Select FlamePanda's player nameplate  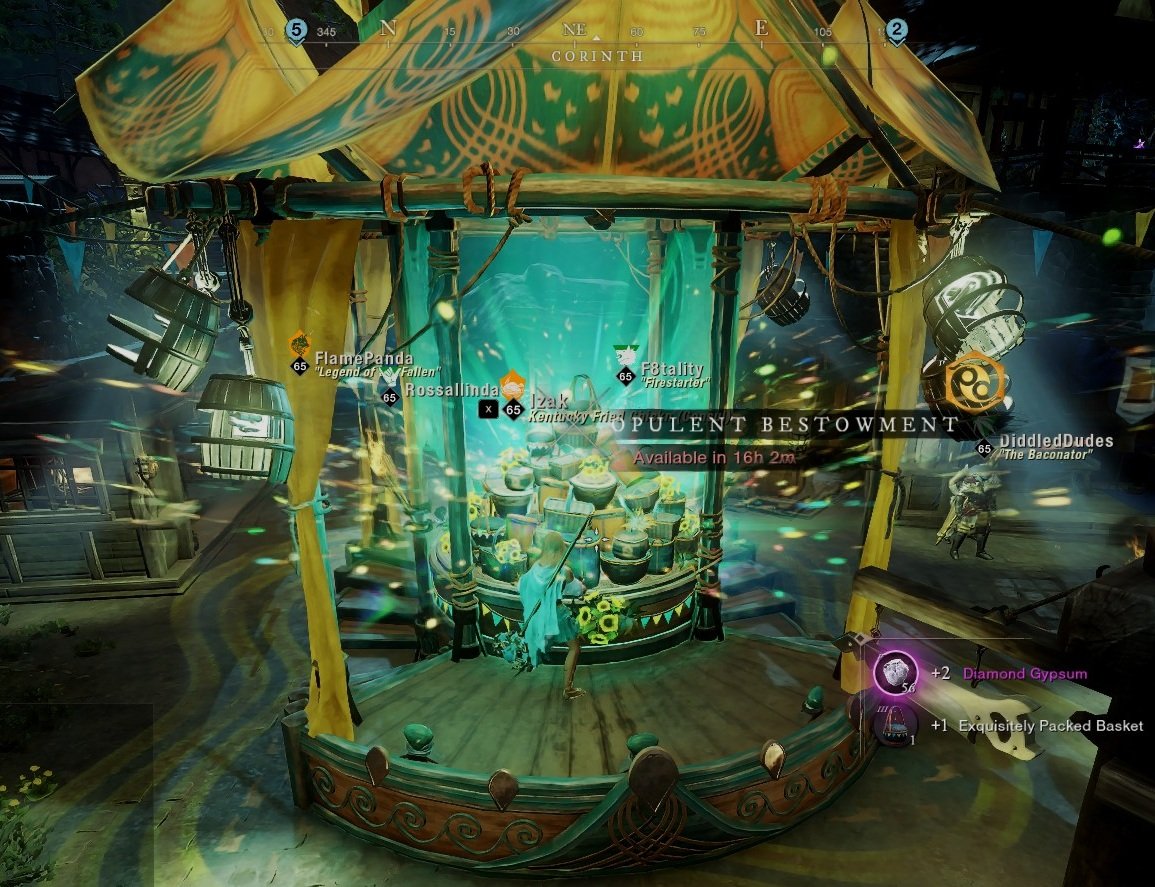pyautogui.click(x=364, y=358)
